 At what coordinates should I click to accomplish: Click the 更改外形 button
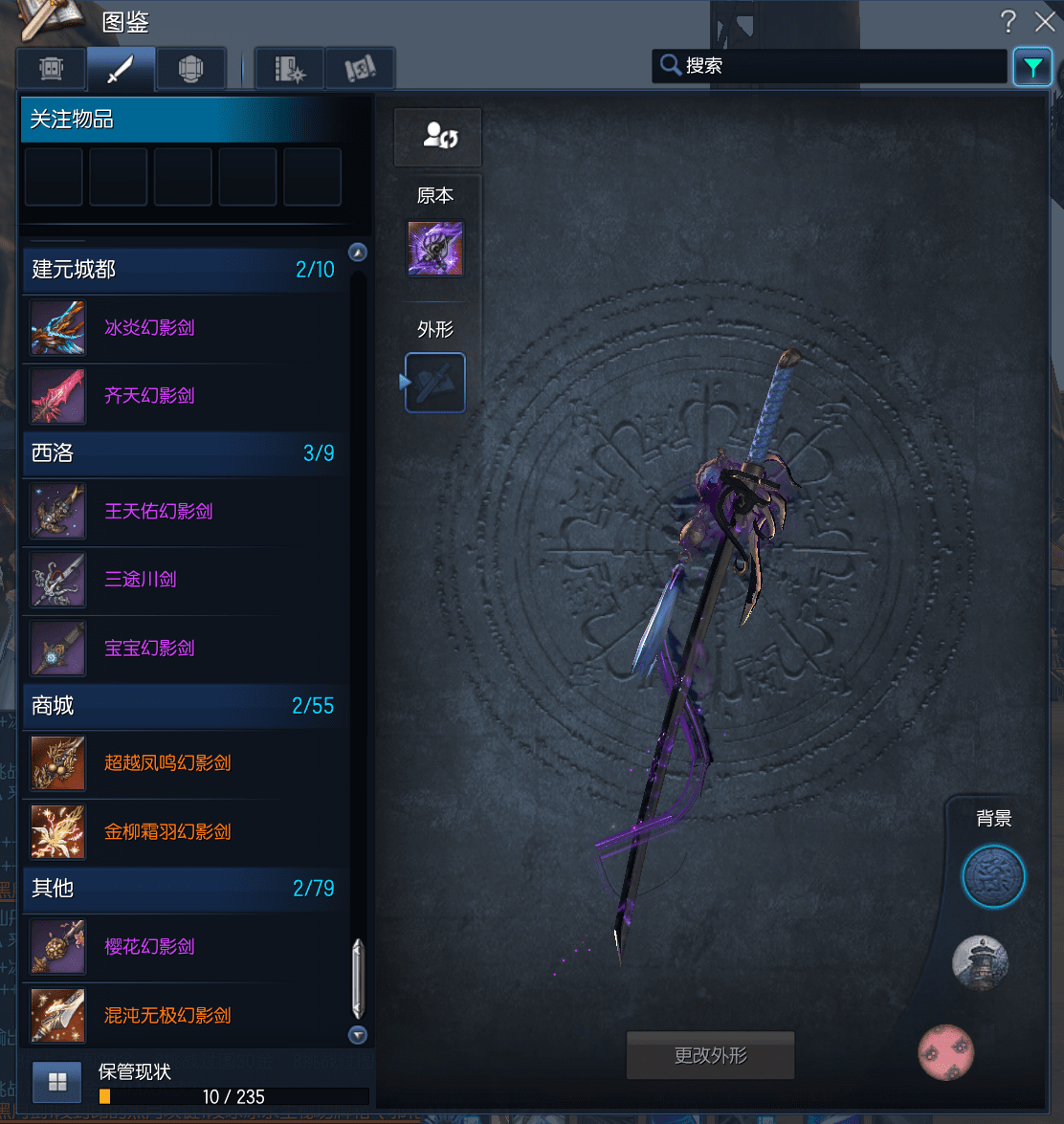point(710,1056)
